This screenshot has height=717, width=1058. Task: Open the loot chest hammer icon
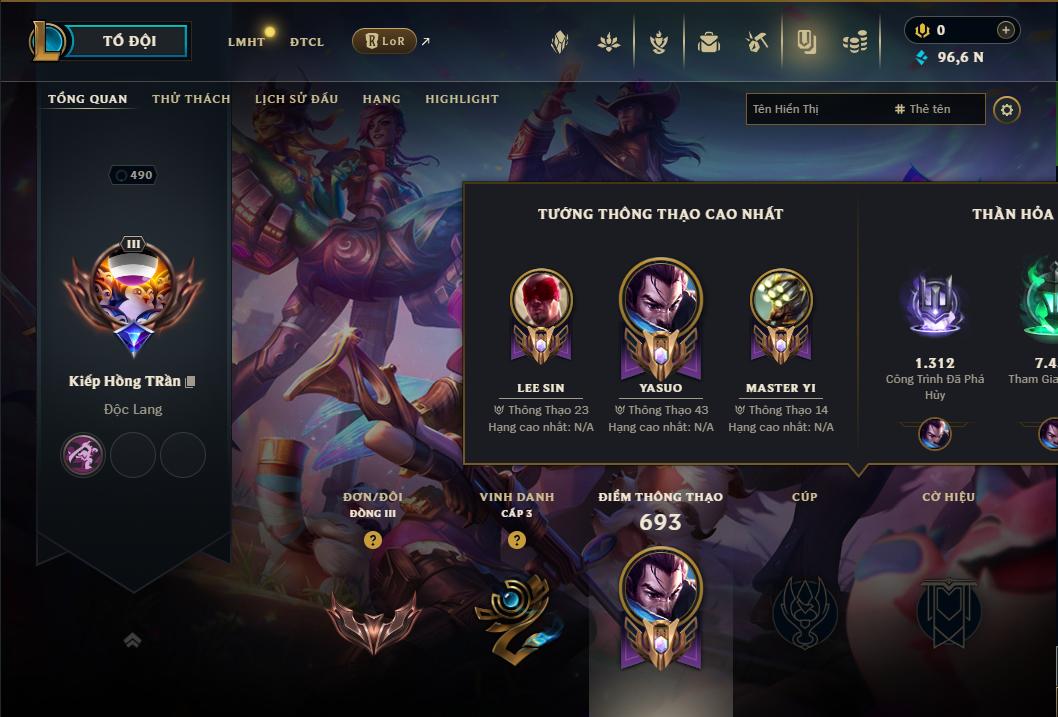click(x=757, y=42)
